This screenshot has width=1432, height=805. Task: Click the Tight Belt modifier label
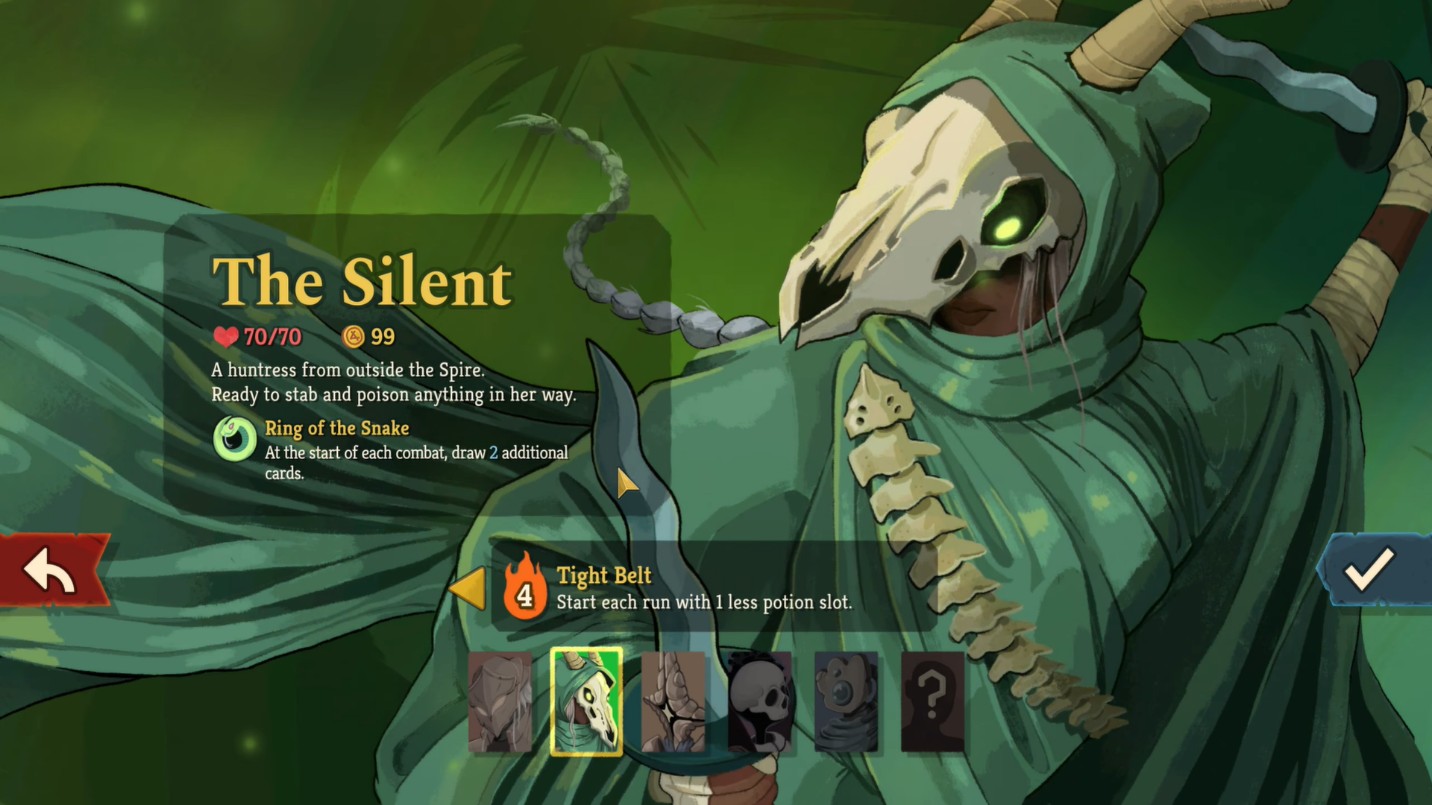point(605,576)
